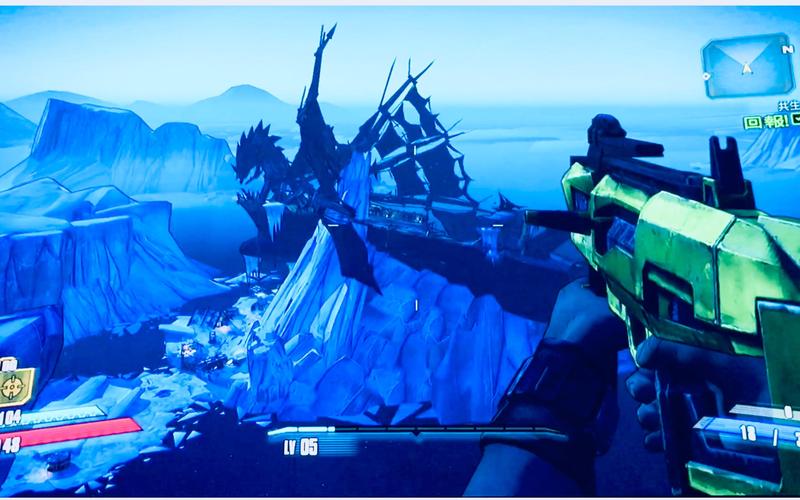Image resolution: width=800 pixels, height=500 pixels.
Task: Open the minimap in the corner
Action: 747,67
